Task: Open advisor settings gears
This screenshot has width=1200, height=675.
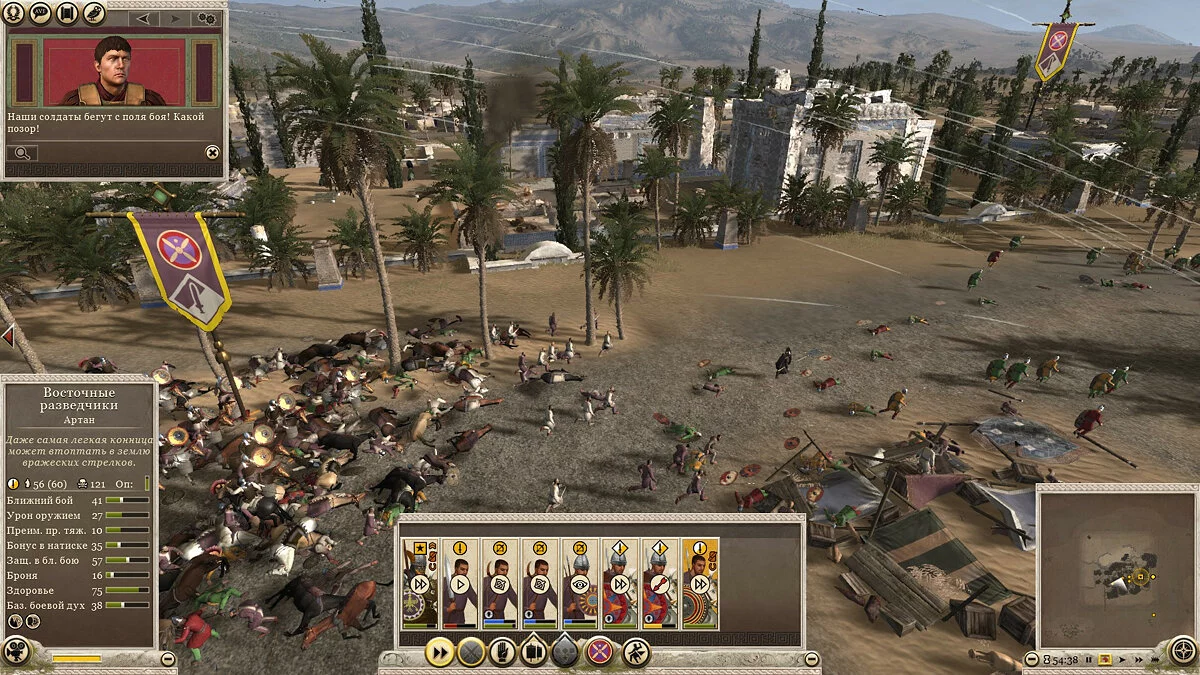Action: [x=207, y=18]
